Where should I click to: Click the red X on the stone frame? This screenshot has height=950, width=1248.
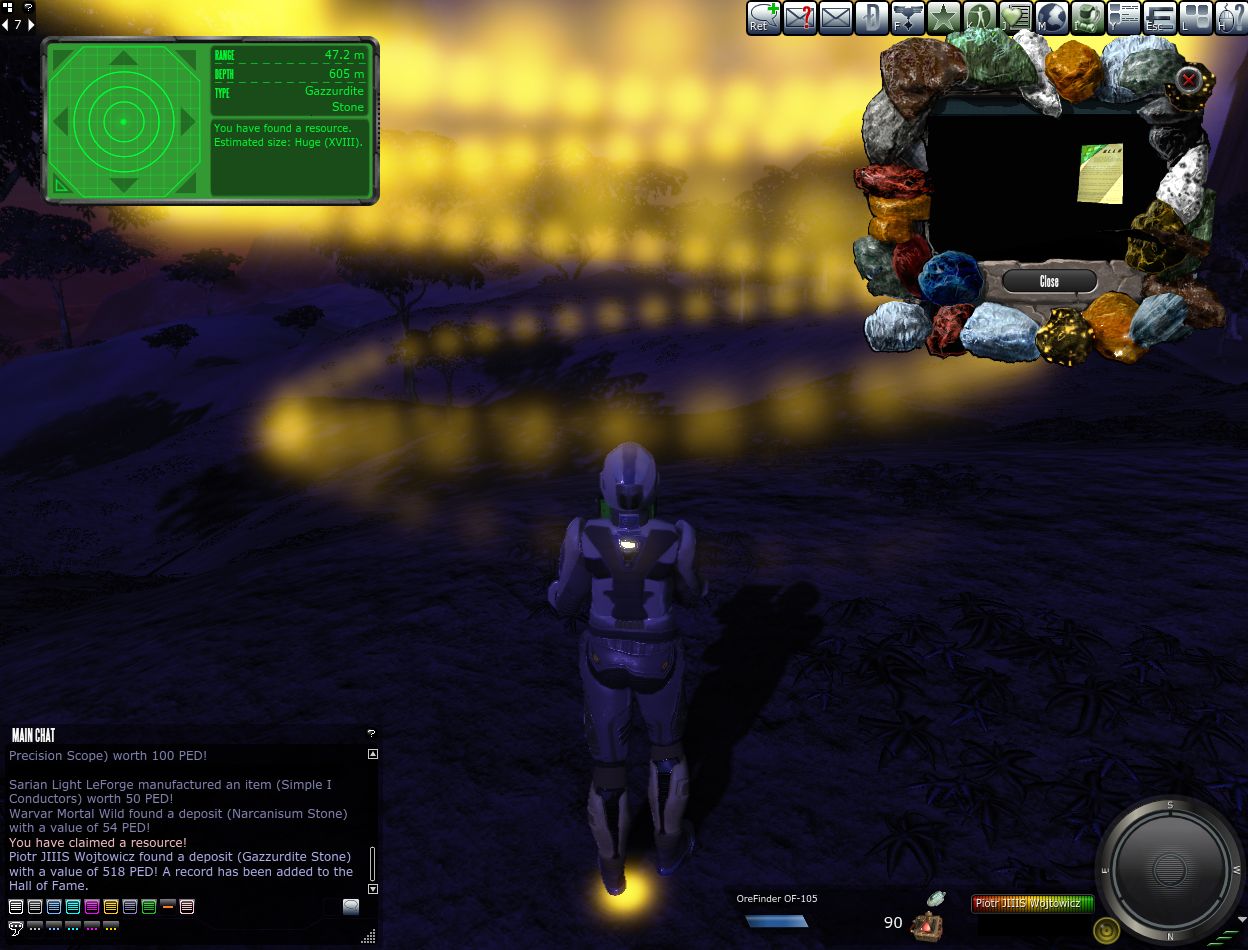[1188, 79]
